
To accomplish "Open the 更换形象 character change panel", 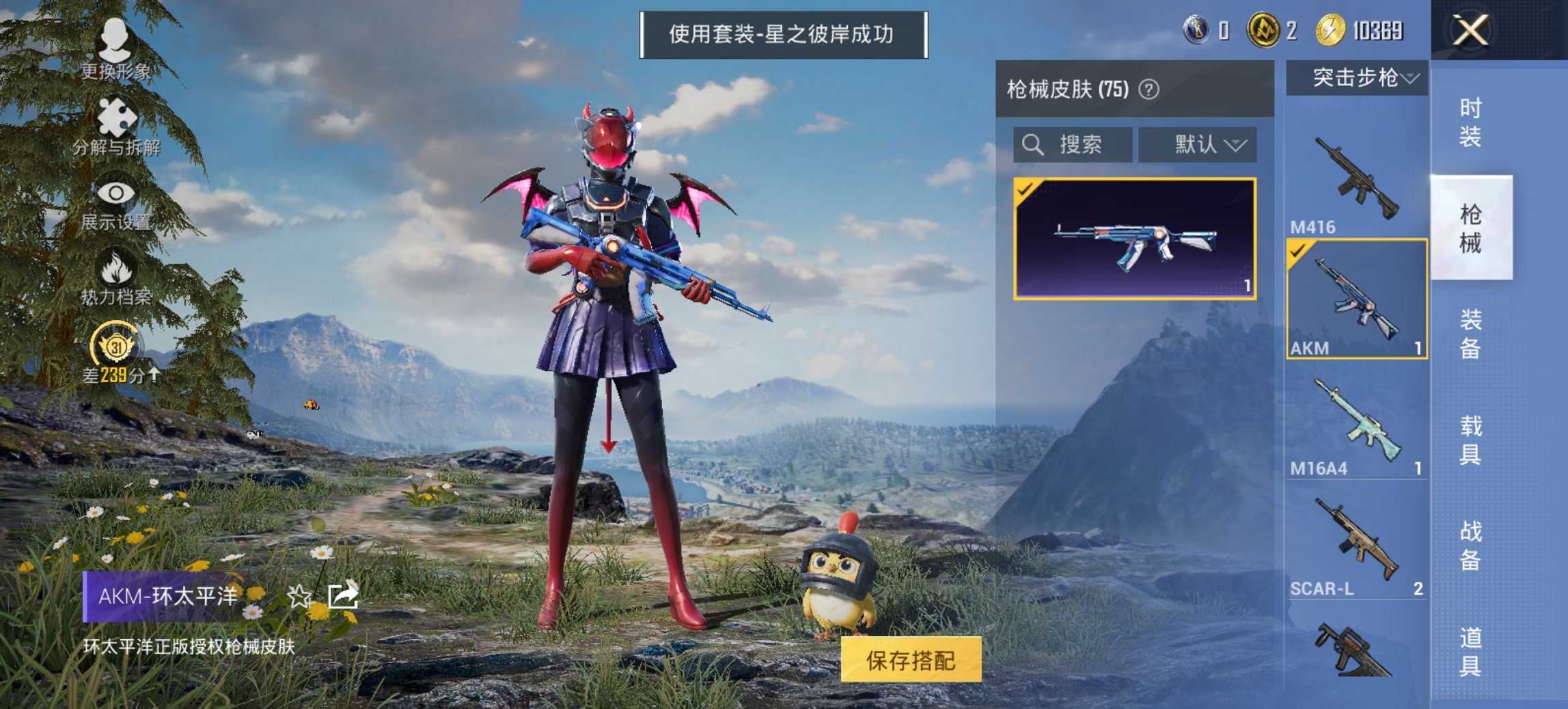I will coord(116,48).
